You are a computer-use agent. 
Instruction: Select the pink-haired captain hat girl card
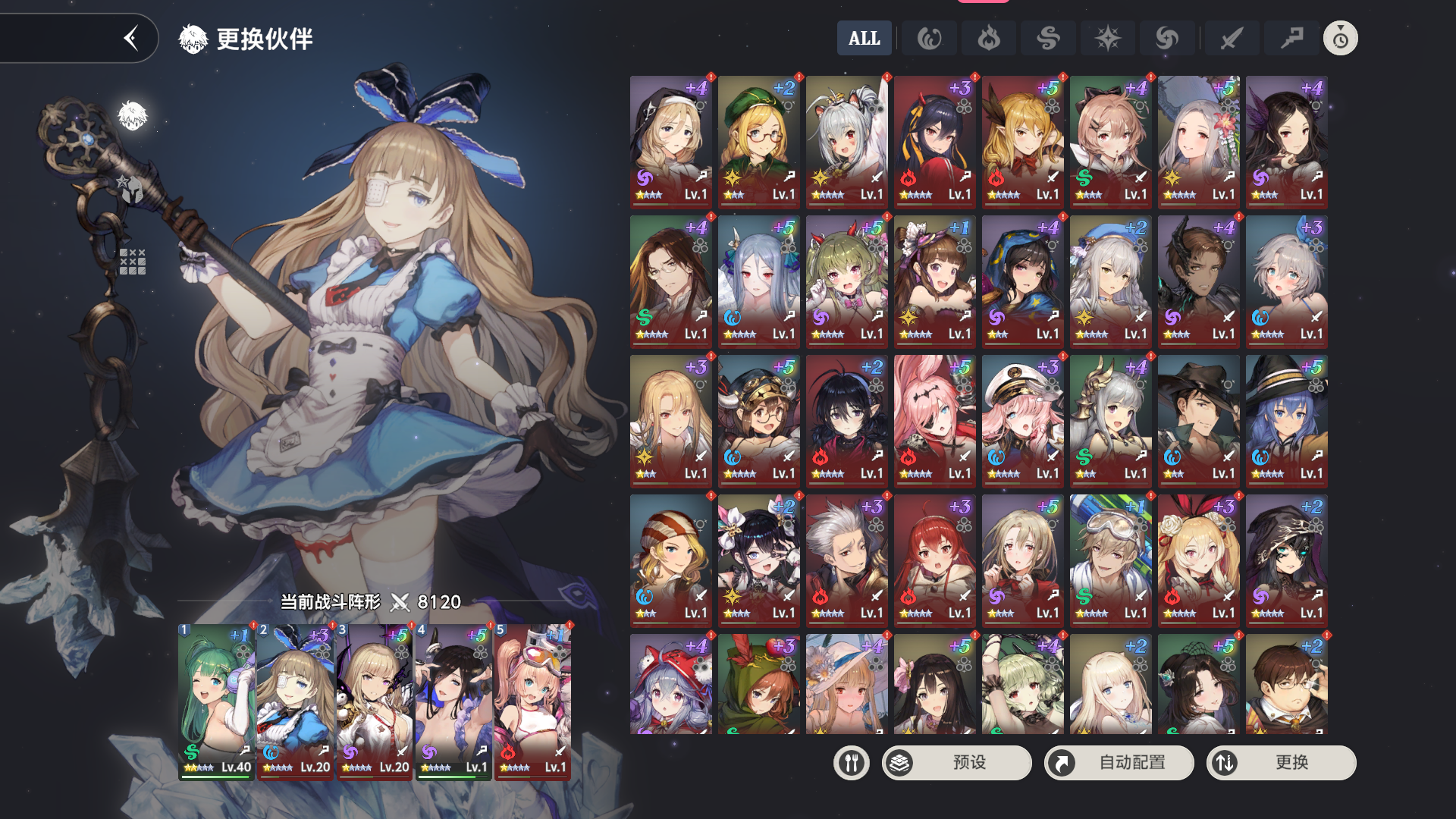pos(1022,420)
